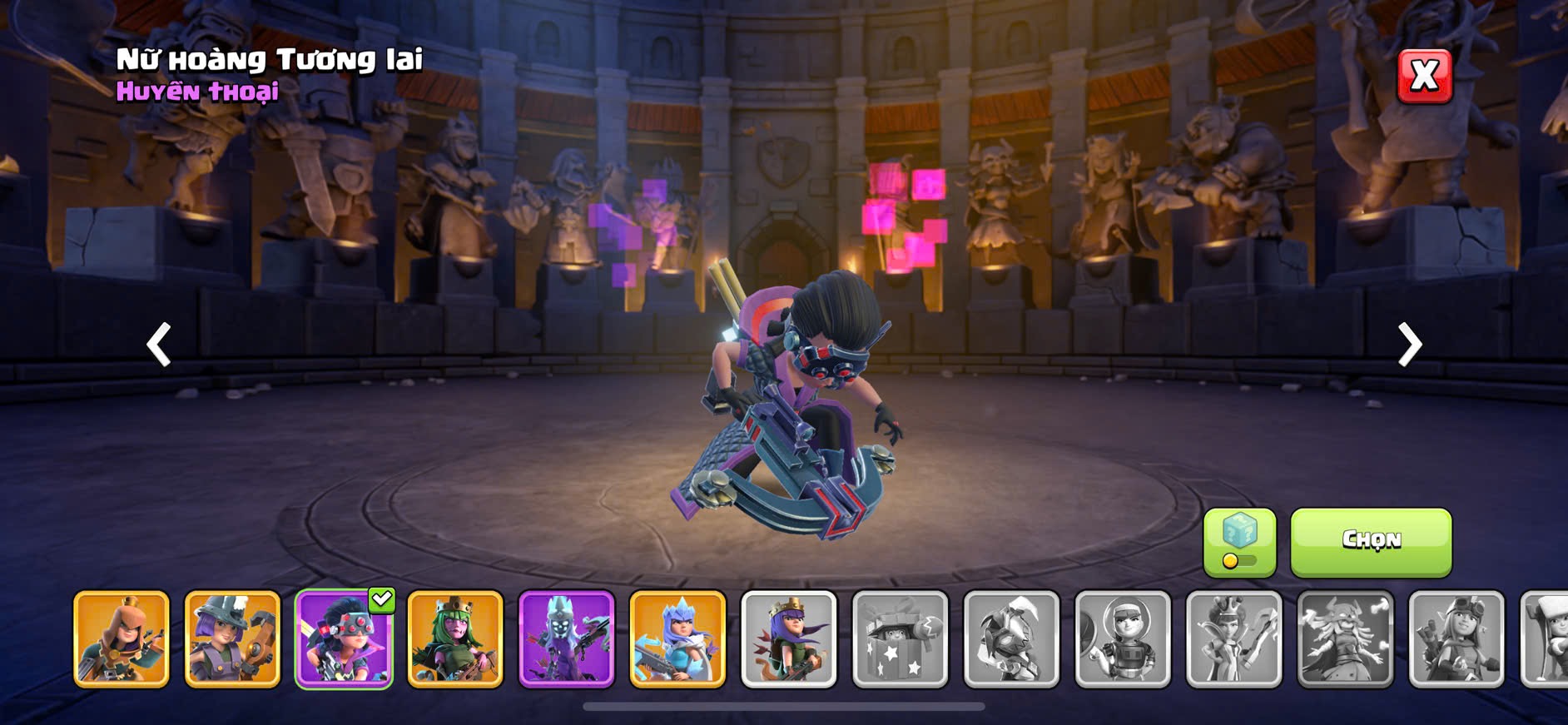Toggle the random skin cube button
This screenshot has height=725, width=1568.
pos(1239,542)
